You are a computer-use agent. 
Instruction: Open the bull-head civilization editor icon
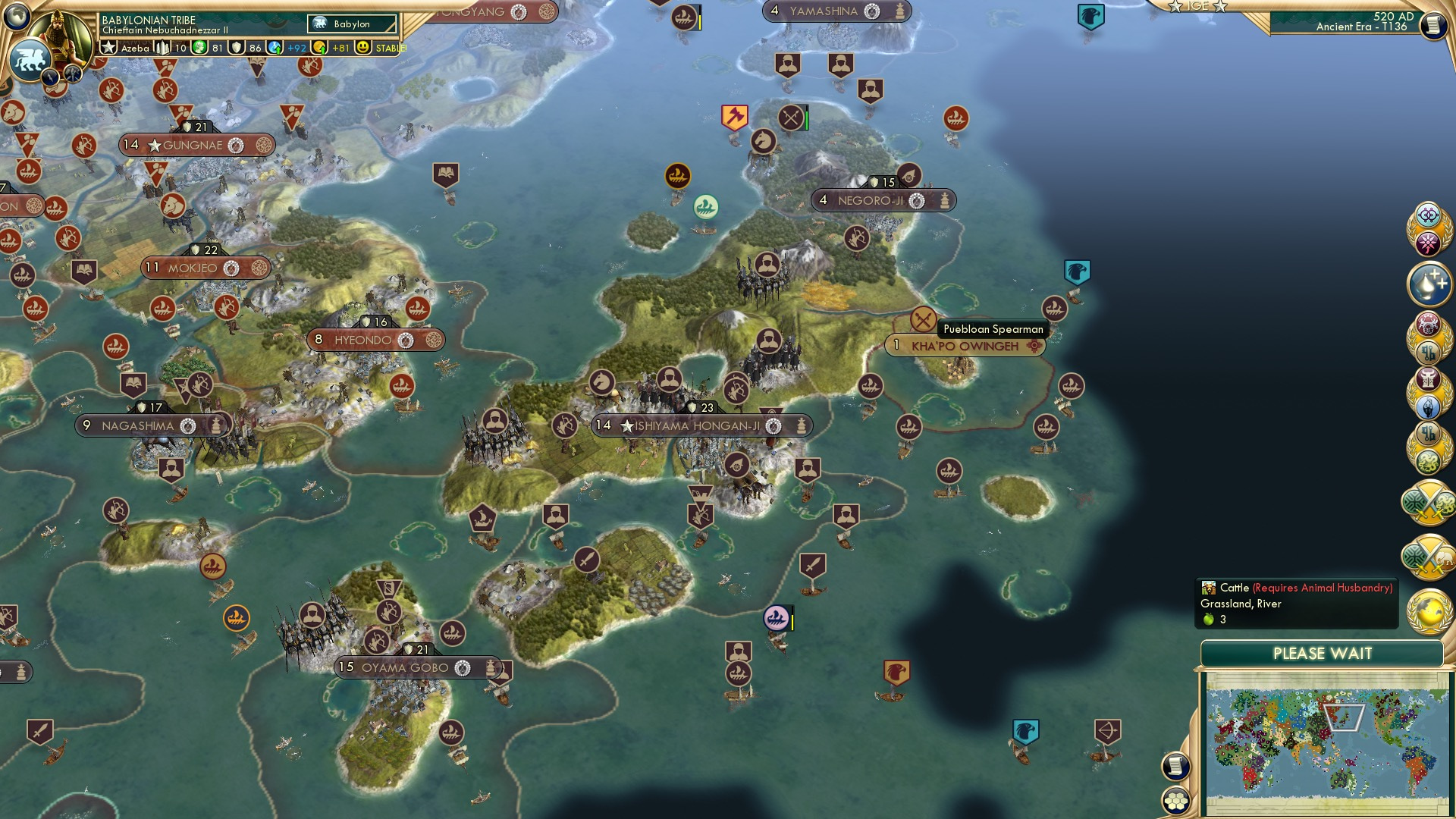(1429, 379)
